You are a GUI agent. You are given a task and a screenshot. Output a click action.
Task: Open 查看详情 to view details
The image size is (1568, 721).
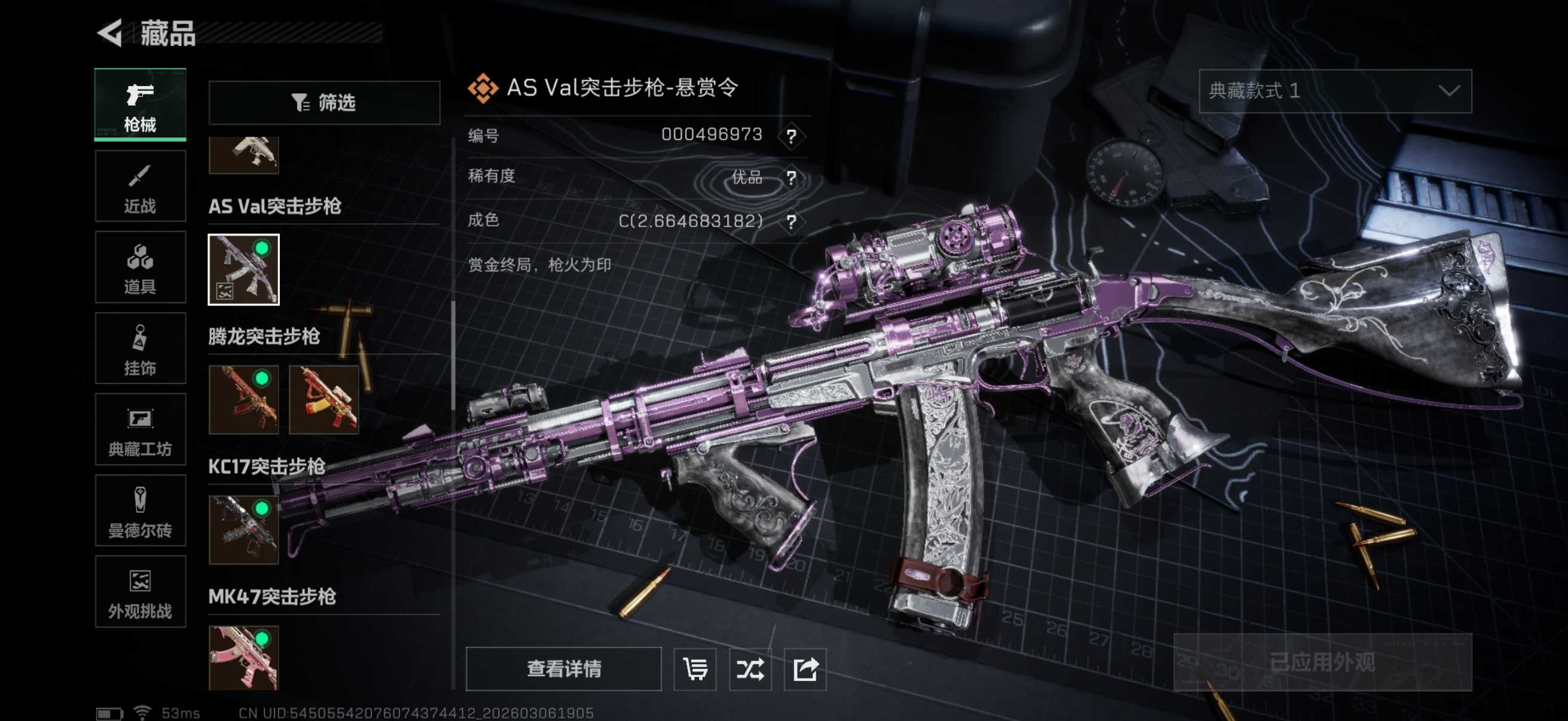(564, 669)
